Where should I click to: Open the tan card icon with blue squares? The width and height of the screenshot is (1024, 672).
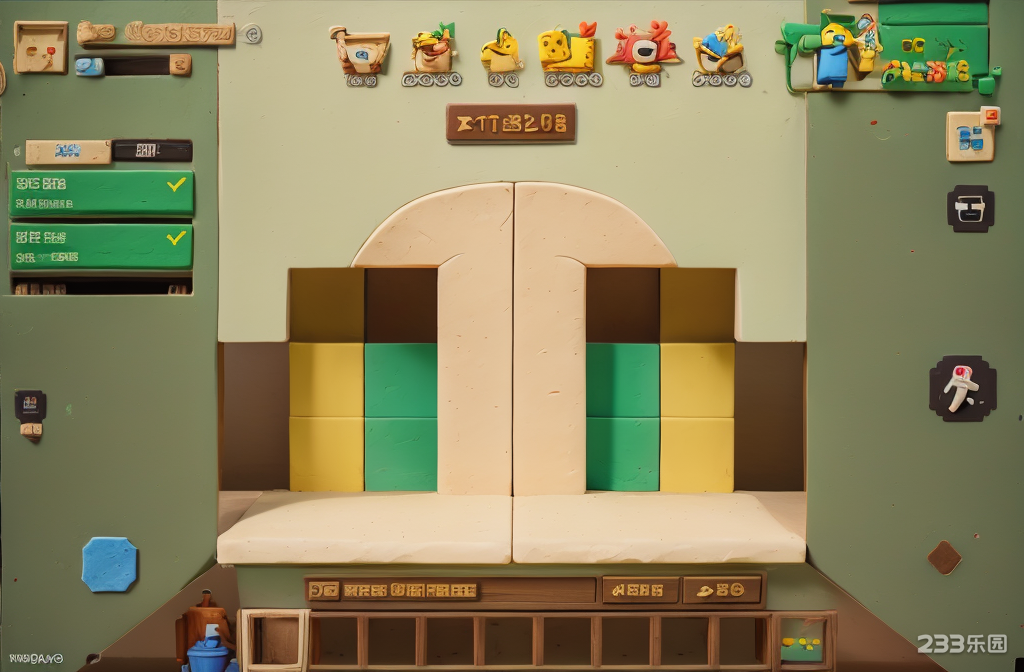pos(972,135)
